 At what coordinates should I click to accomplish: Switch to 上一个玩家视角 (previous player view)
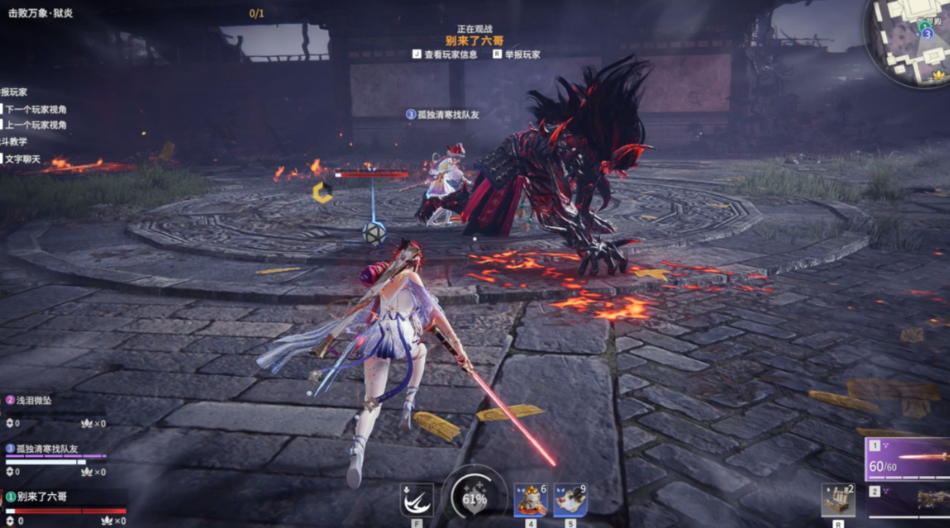pyautogui.click(x=36, y=125)
